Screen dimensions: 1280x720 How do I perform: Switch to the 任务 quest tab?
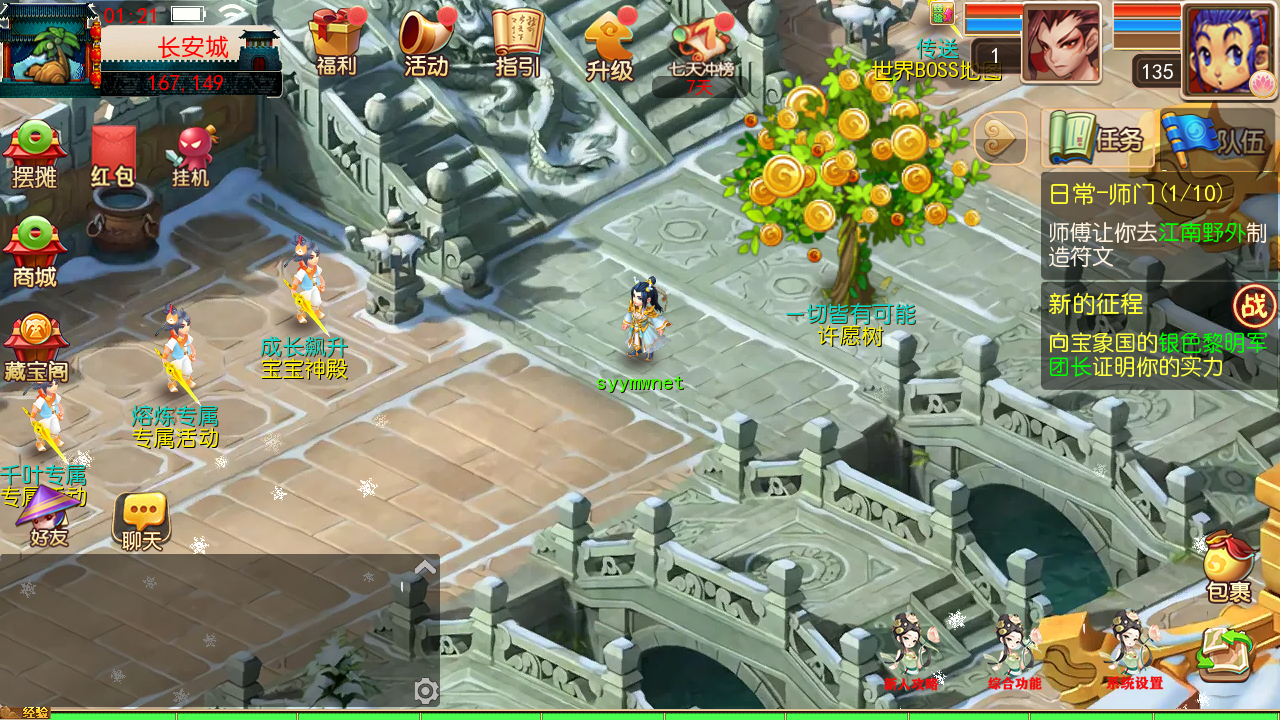coord(1098,138)
